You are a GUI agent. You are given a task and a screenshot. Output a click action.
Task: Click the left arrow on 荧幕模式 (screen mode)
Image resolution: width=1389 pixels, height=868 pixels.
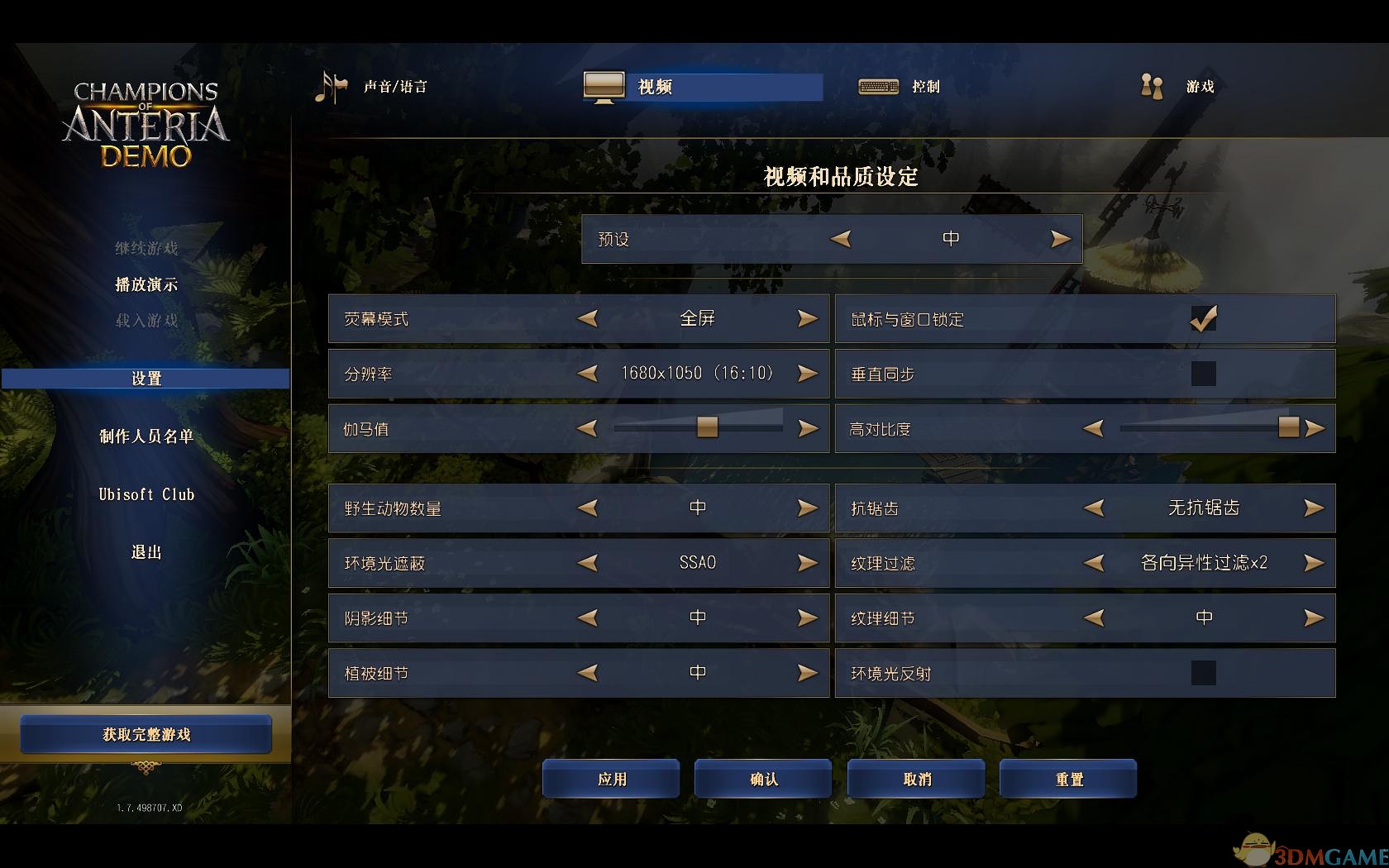point(589,318)
